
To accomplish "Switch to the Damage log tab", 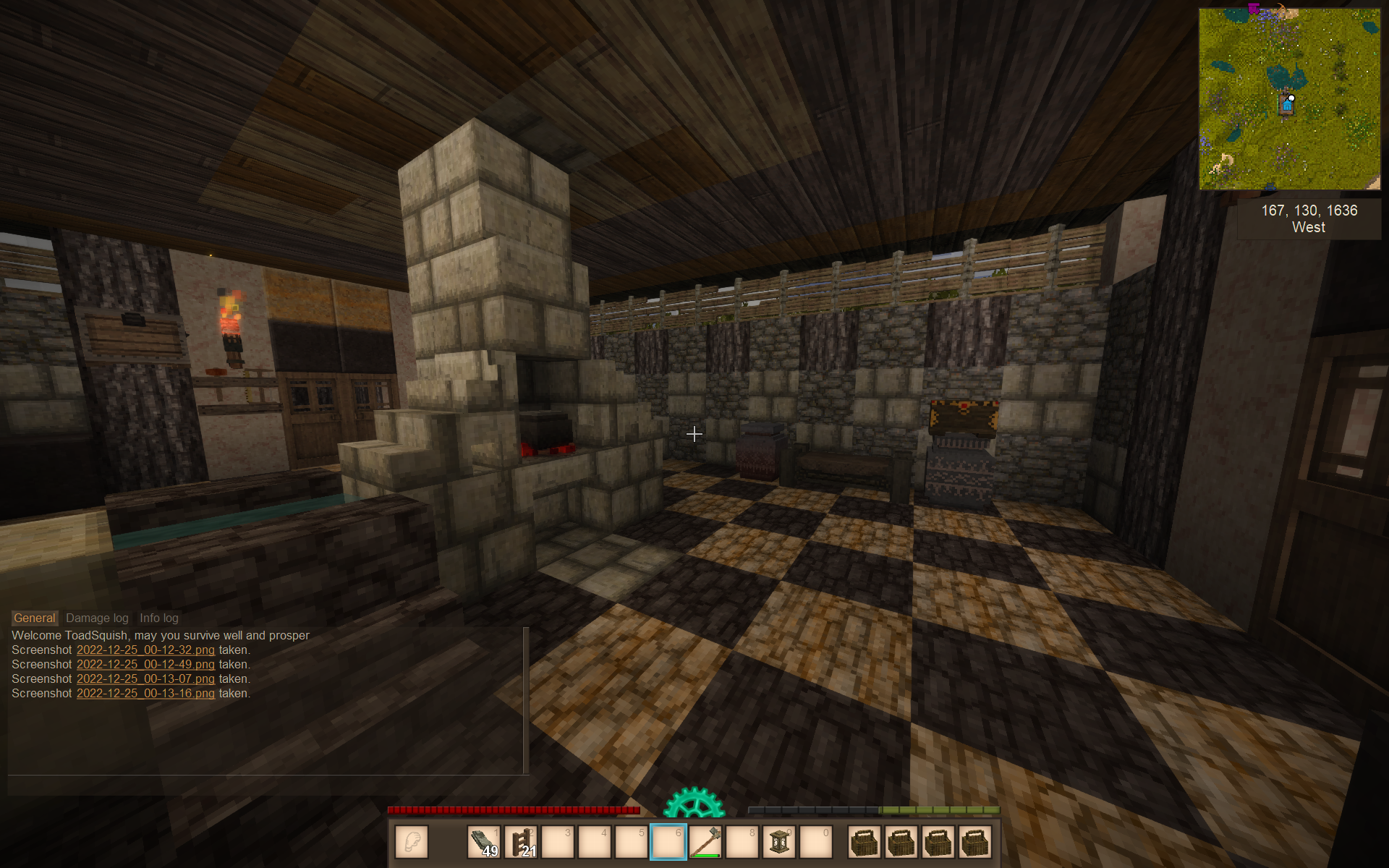I will 97,618.
